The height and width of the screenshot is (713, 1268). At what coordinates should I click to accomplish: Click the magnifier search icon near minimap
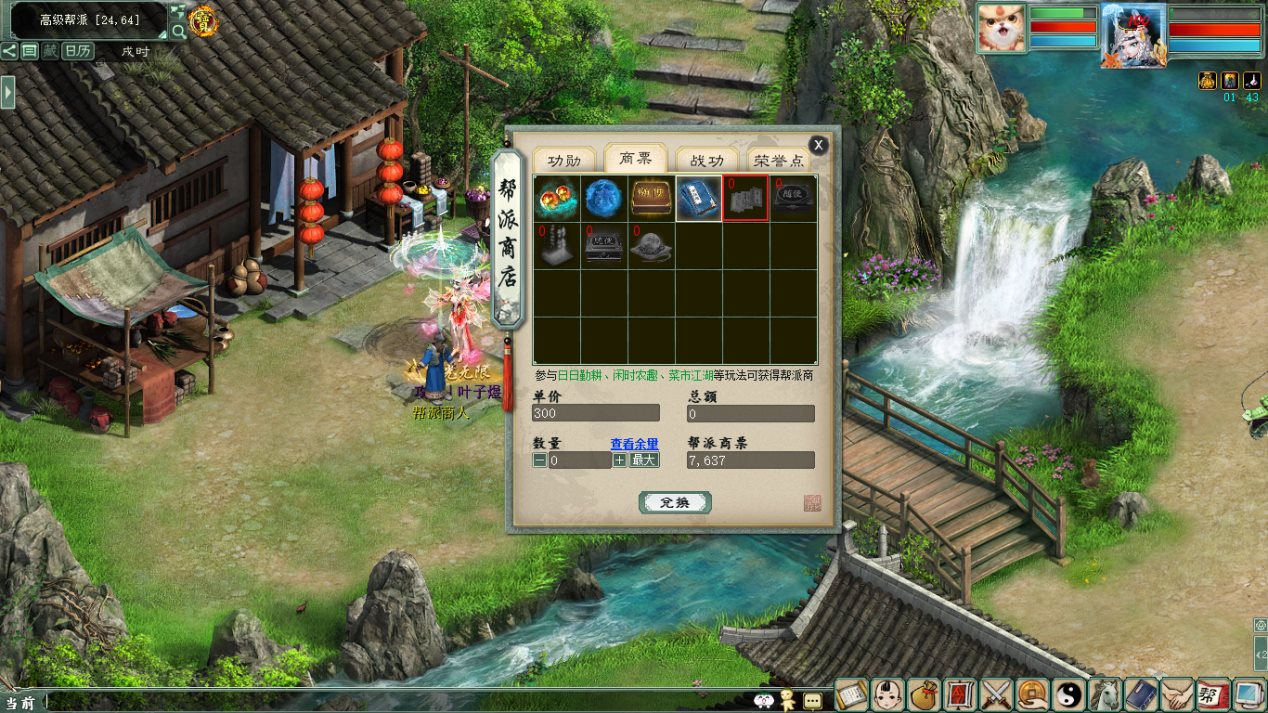coord(178,31)
